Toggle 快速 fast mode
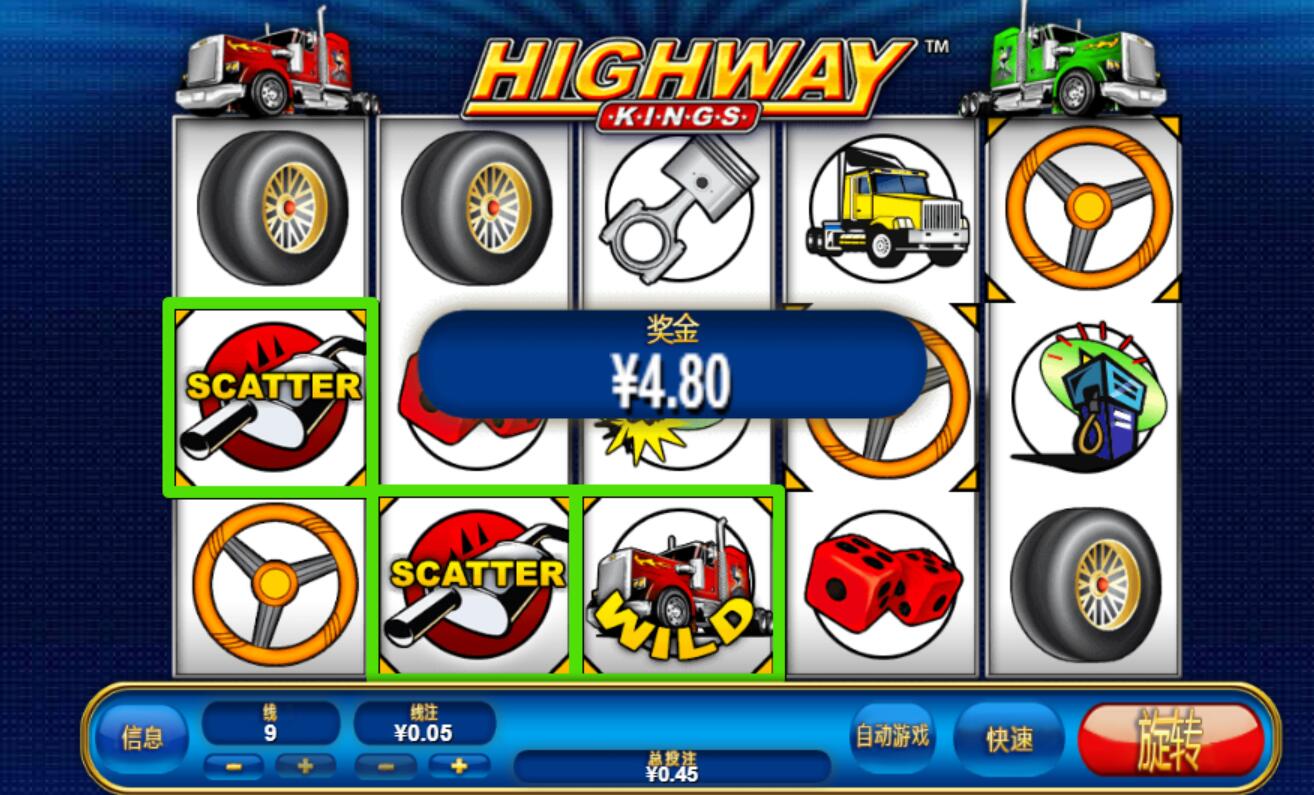Image resolution: width=1314 pixels, height=795 pixels. tap(1008, 740)
